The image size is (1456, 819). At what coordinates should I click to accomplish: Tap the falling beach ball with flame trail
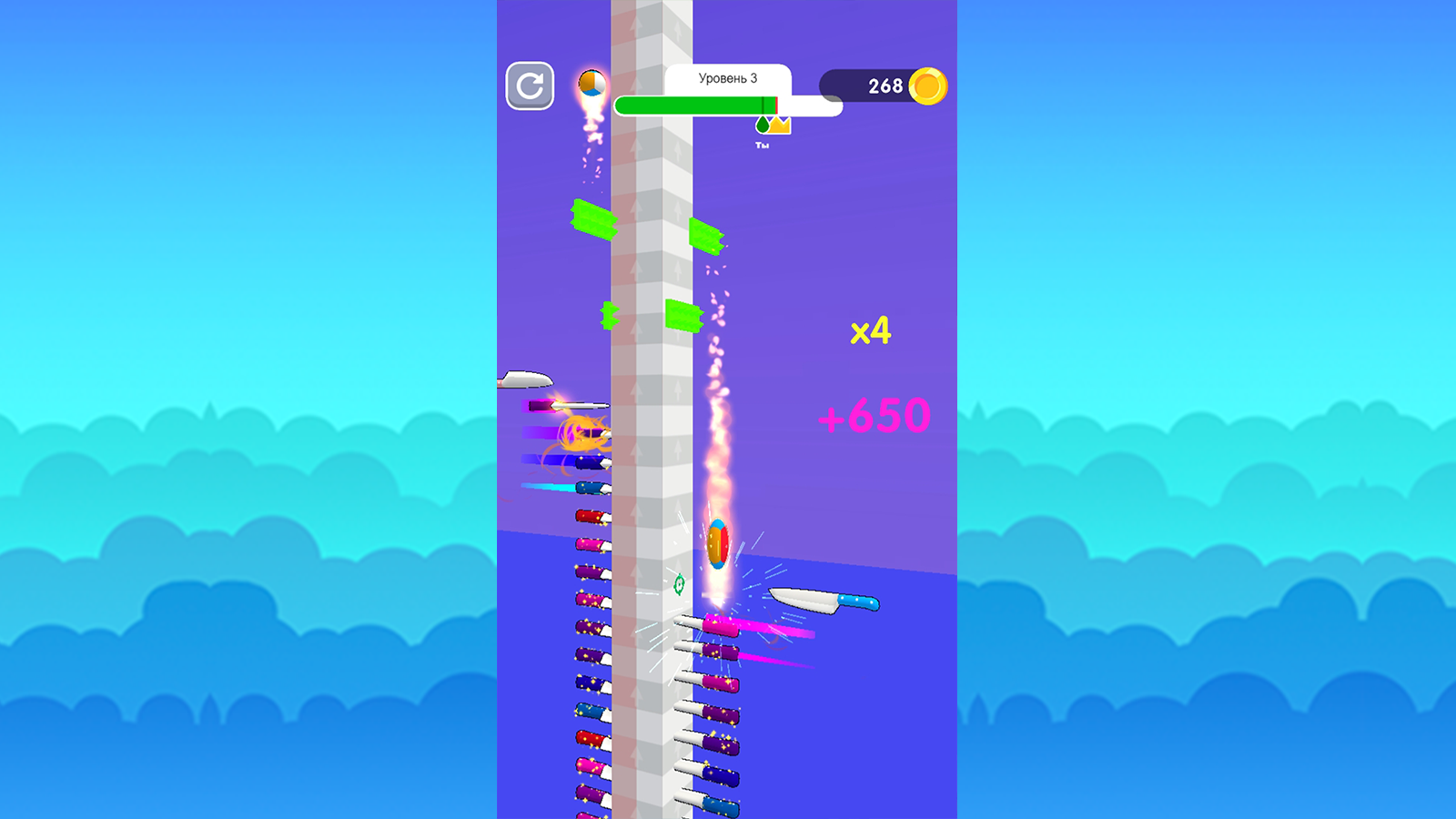pos(718,542)
